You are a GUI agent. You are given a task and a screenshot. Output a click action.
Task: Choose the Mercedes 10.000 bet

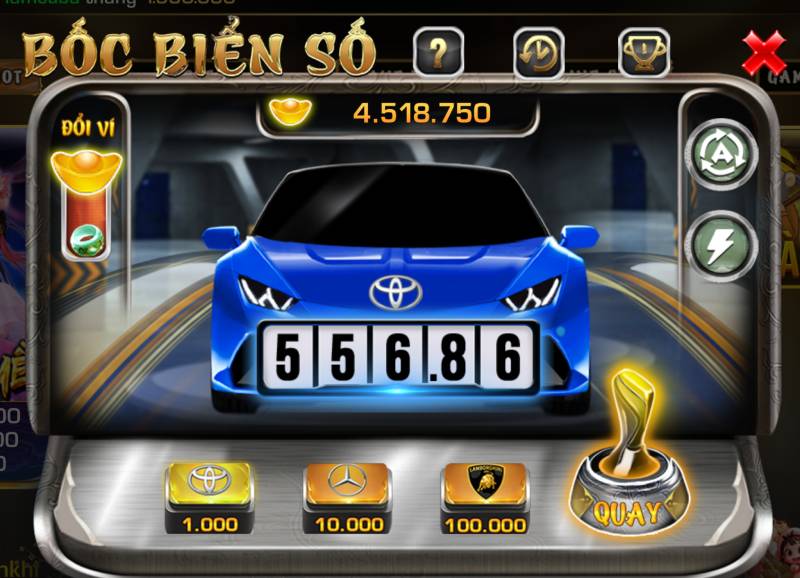pyautogui.click(x=347, y=490)
